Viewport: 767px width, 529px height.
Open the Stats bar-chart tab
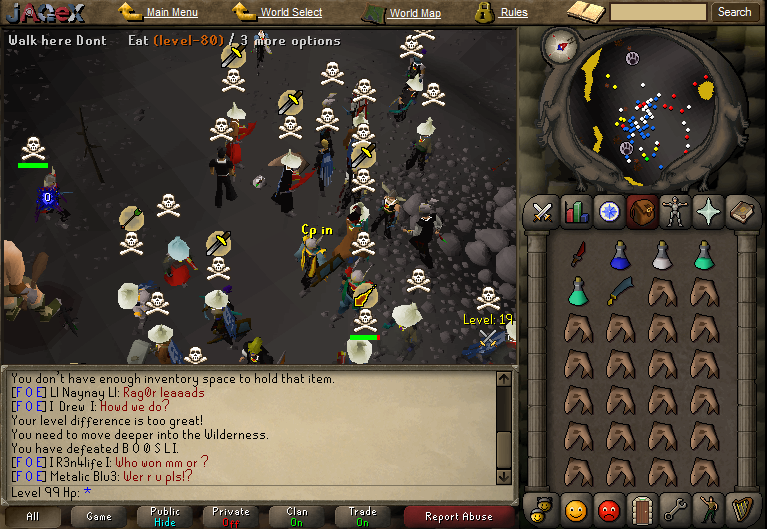(x=575, y=212)
